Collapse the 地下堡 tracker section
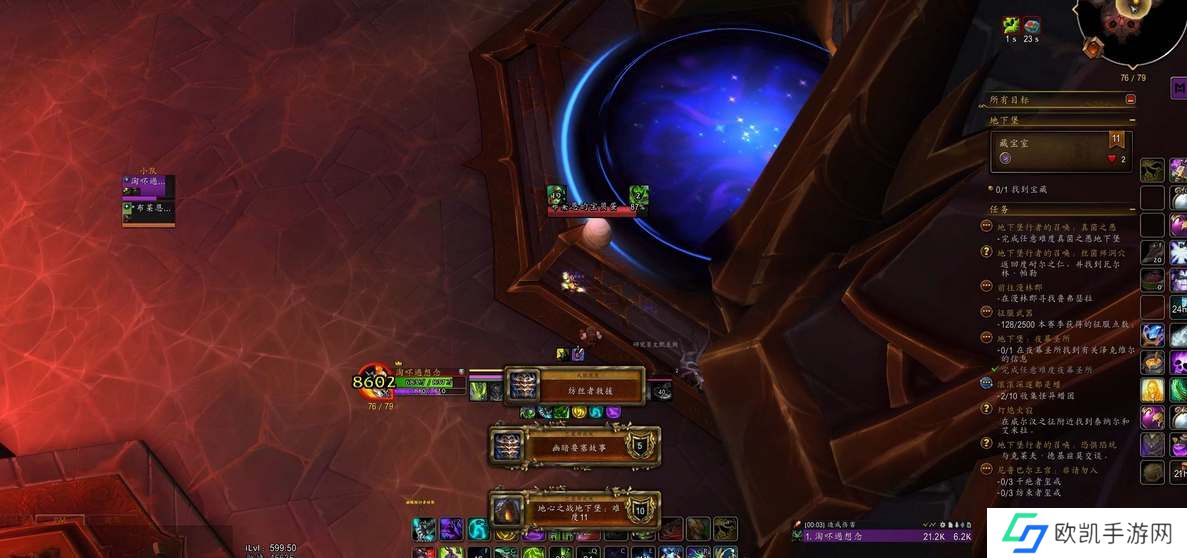Image resolution: width=1187 pixels, height=558 pixels. [1130, 120]
